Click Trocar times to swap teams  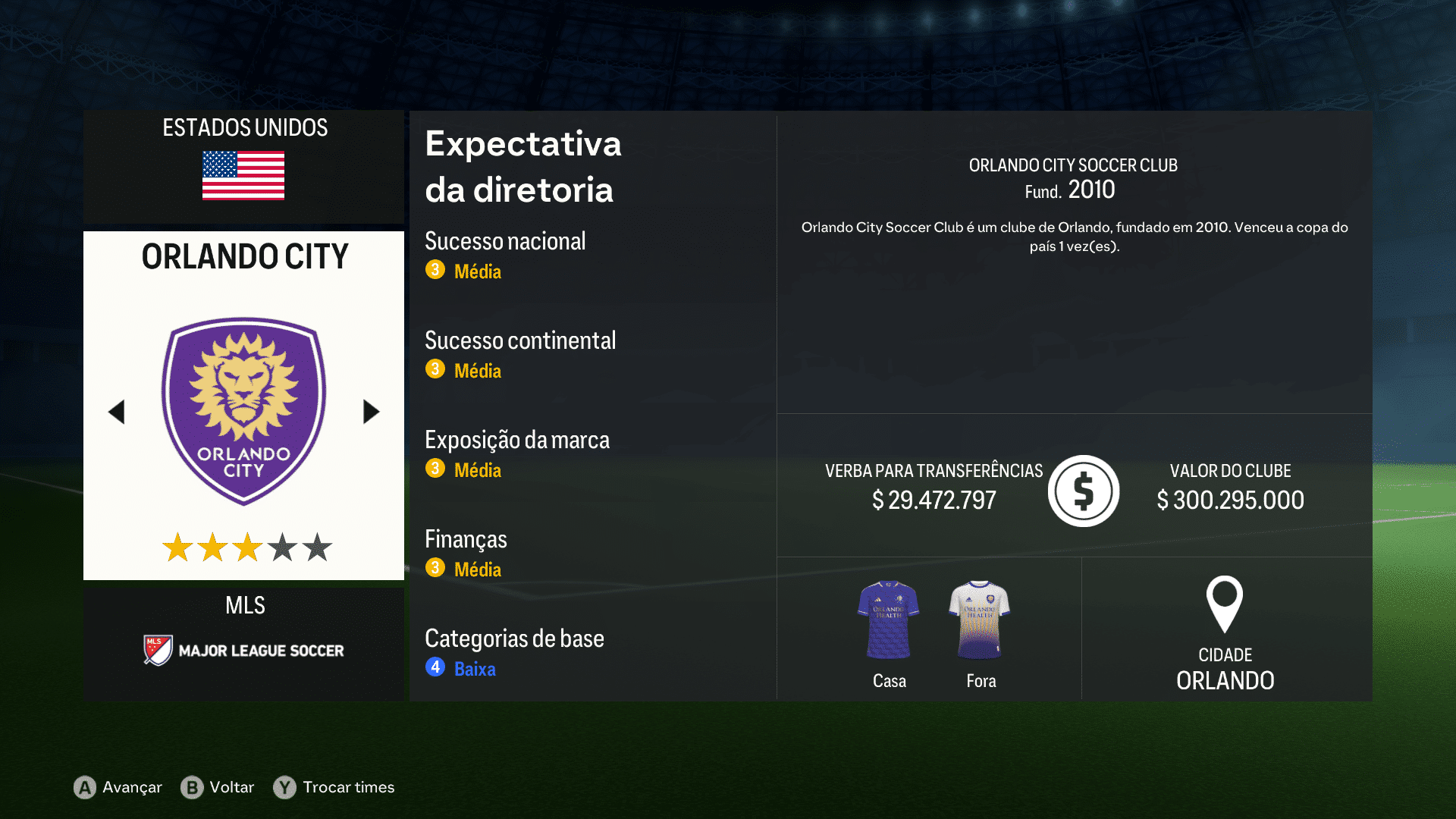[348, 787]
